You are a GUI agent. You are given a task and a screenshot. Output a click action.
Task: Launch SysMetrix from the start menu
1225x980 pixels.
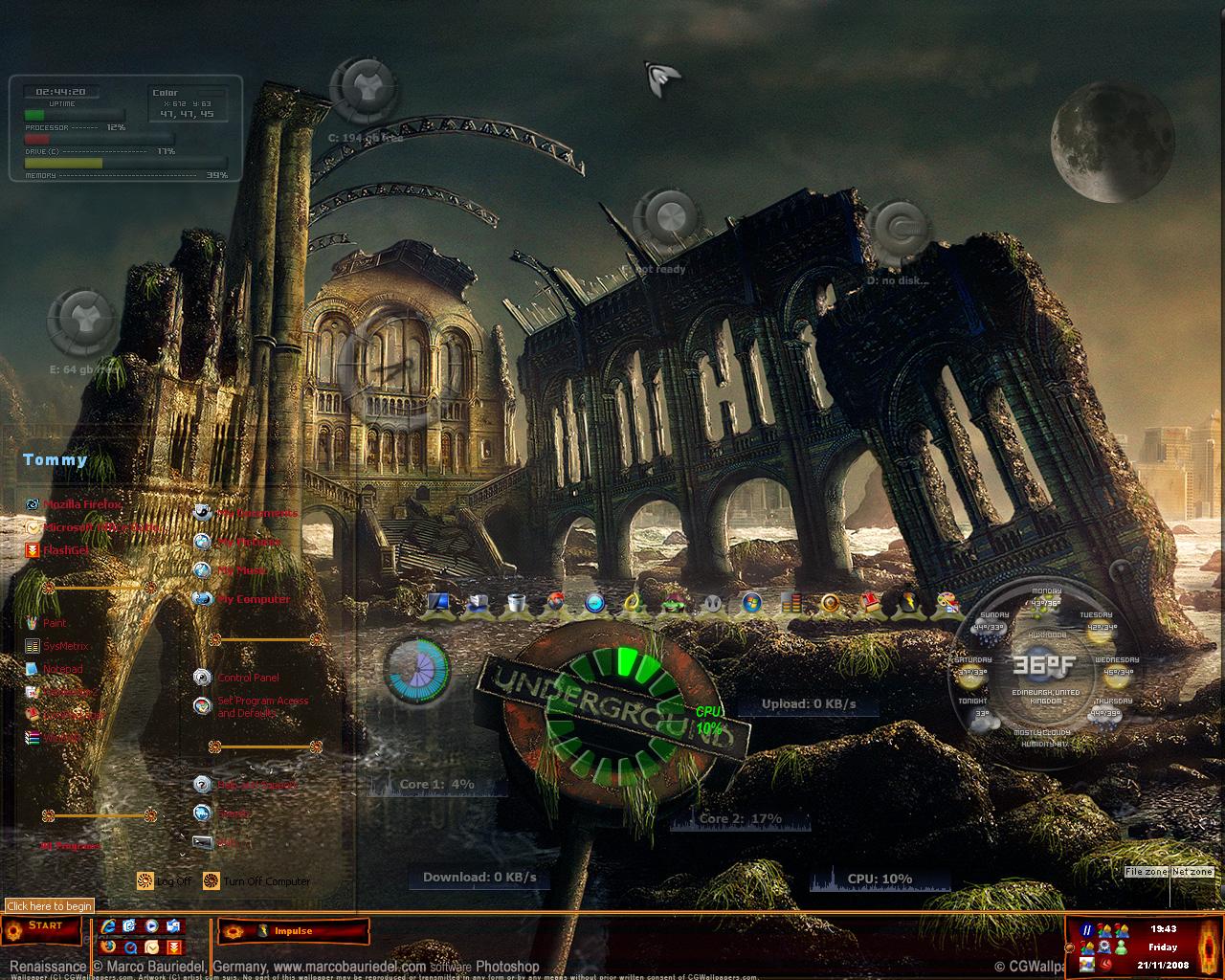(x=65, y=646)
